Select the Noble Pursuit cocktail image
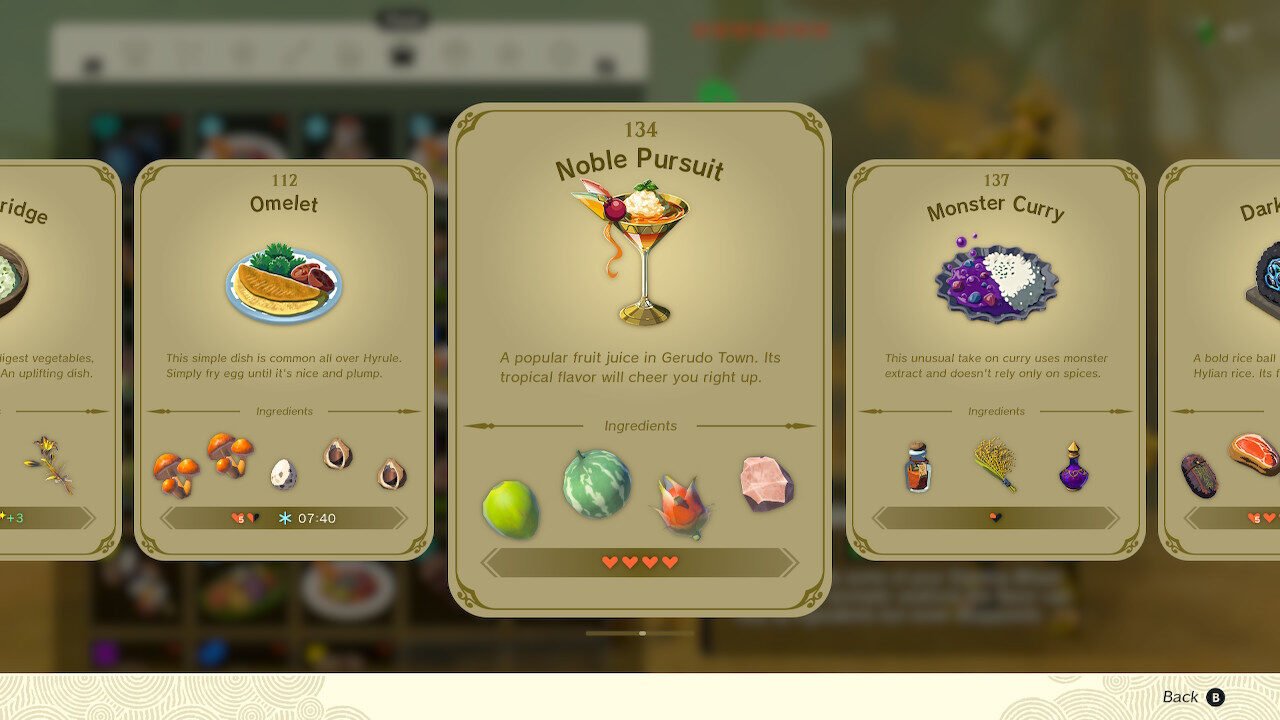This screenshot has width=1280, height=720. [638, 250]
